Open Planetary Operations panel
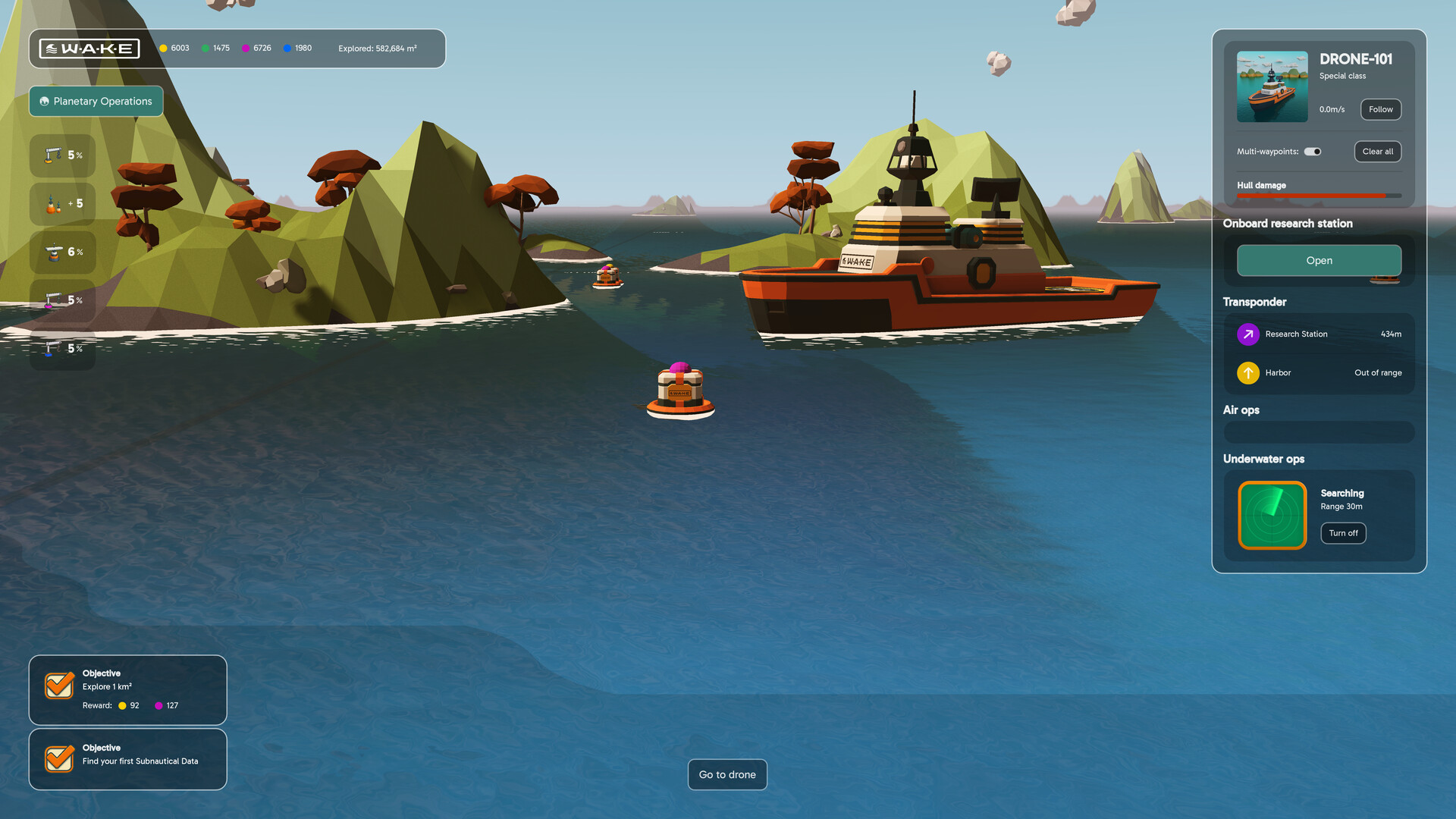This screenshot has height=819, width=1456. pyautogui.click(x=96, y=102)
